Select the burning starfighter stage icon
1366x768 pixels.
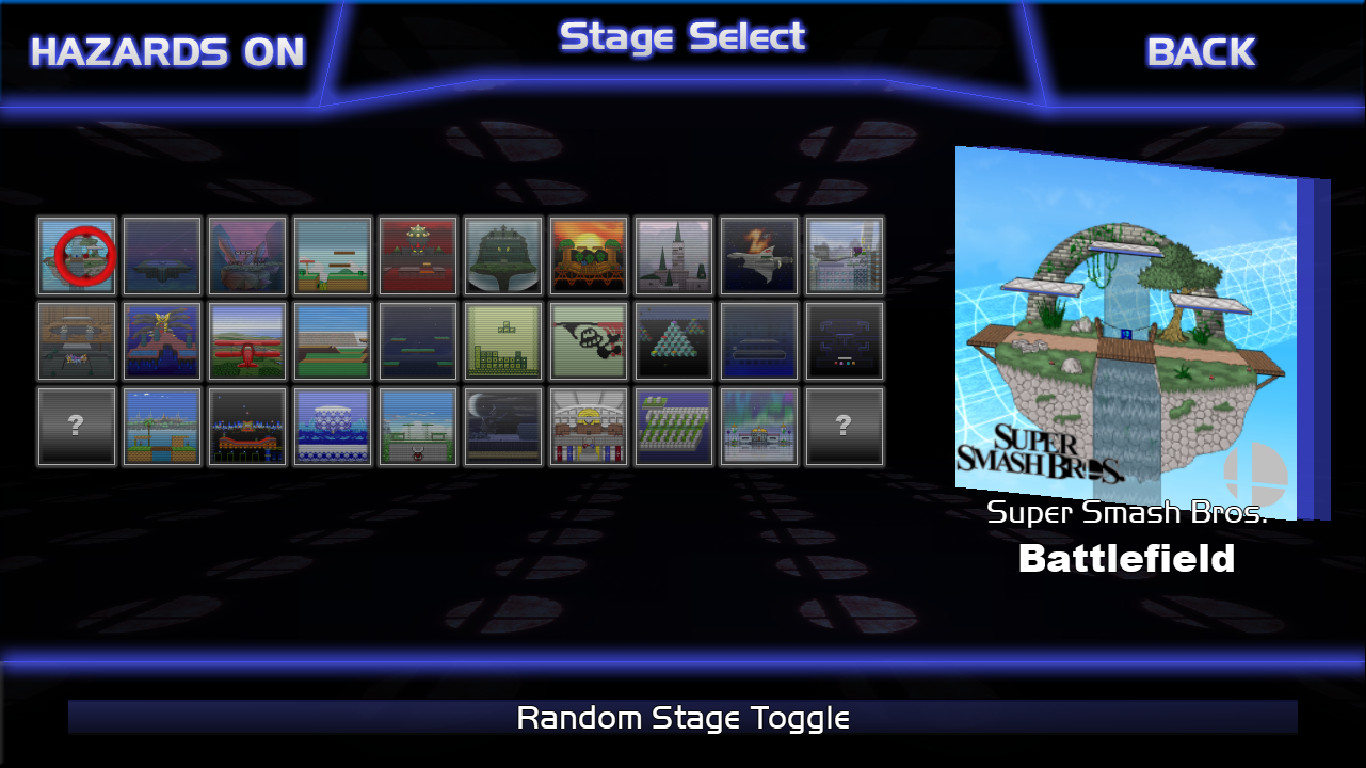click(759, 255)
